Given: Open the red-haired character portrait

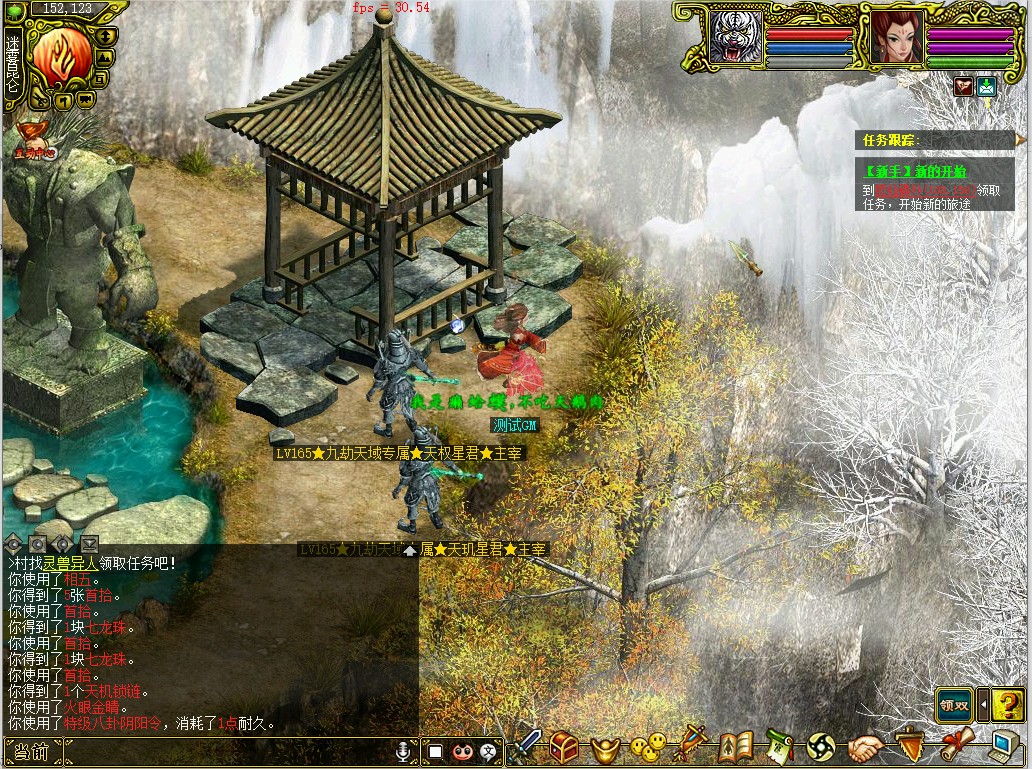Looking at the screenshot, I should point(896,37).
